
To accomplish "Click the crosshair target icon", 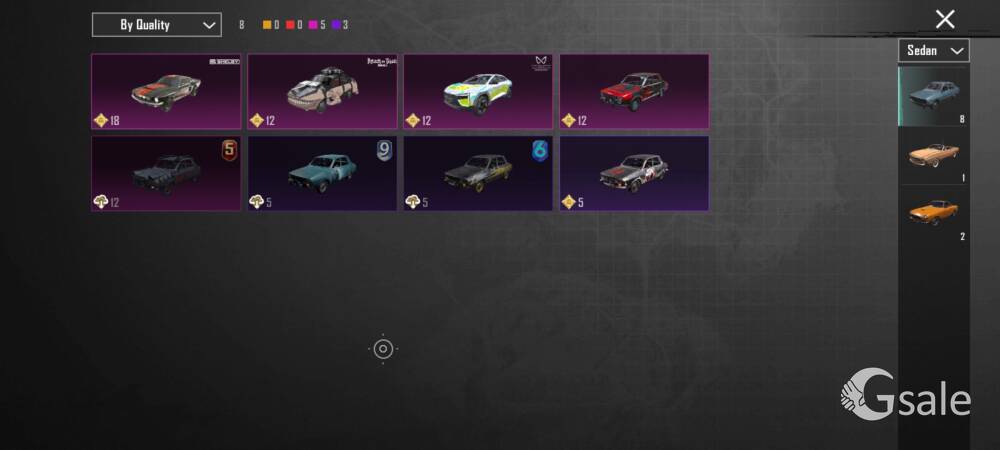I will pos(383,348).
